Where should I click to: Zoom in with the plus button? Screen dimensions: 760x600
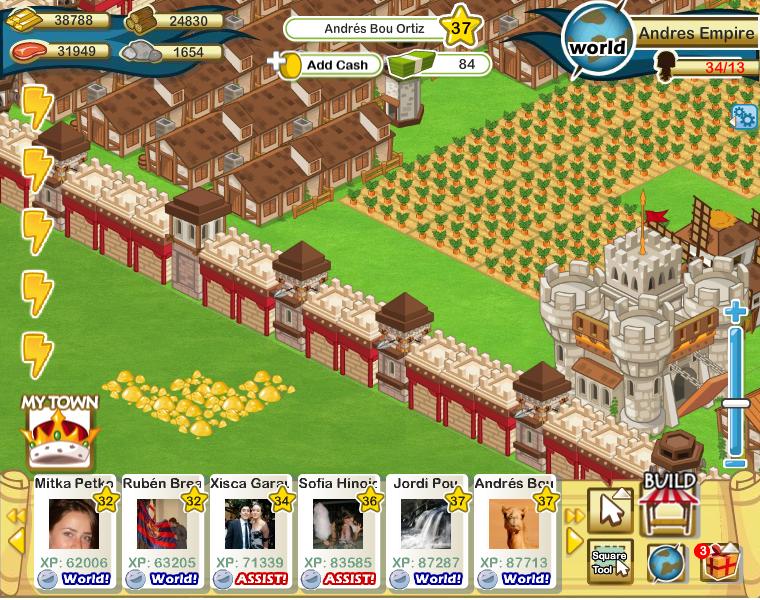tap(736, 313)
